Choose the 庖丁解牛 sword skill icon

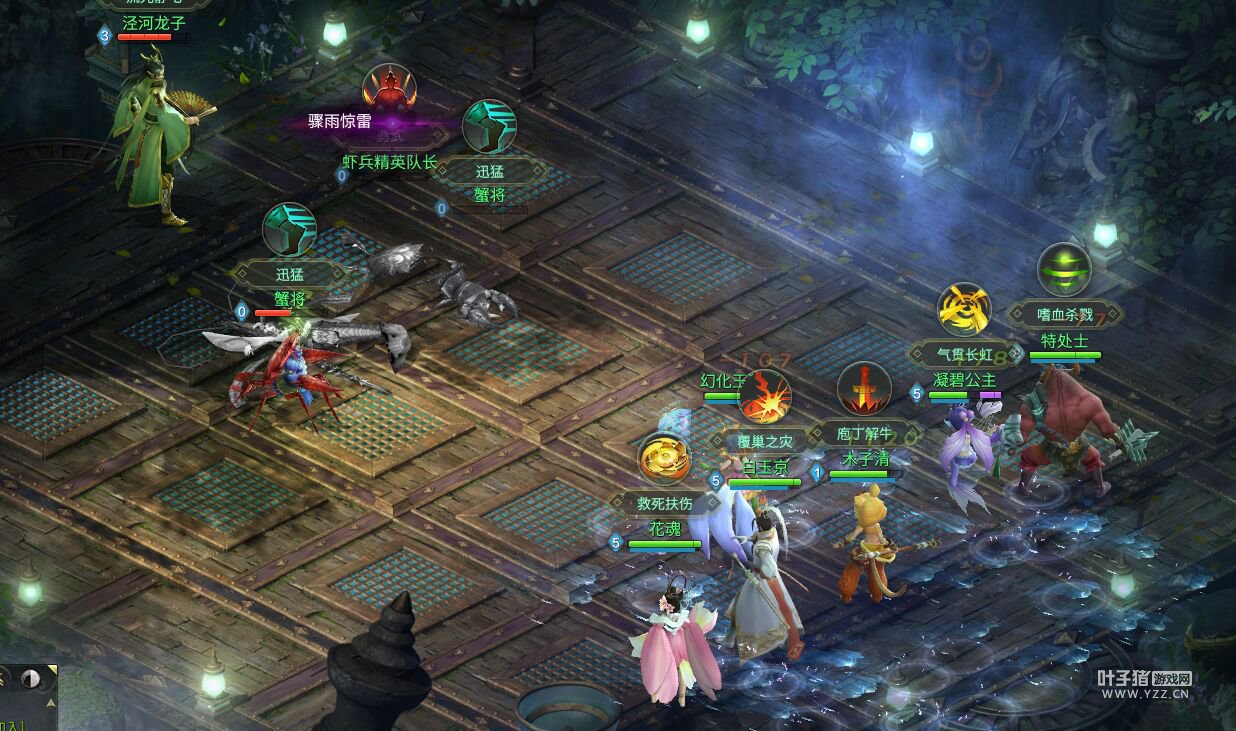[863, 389]
